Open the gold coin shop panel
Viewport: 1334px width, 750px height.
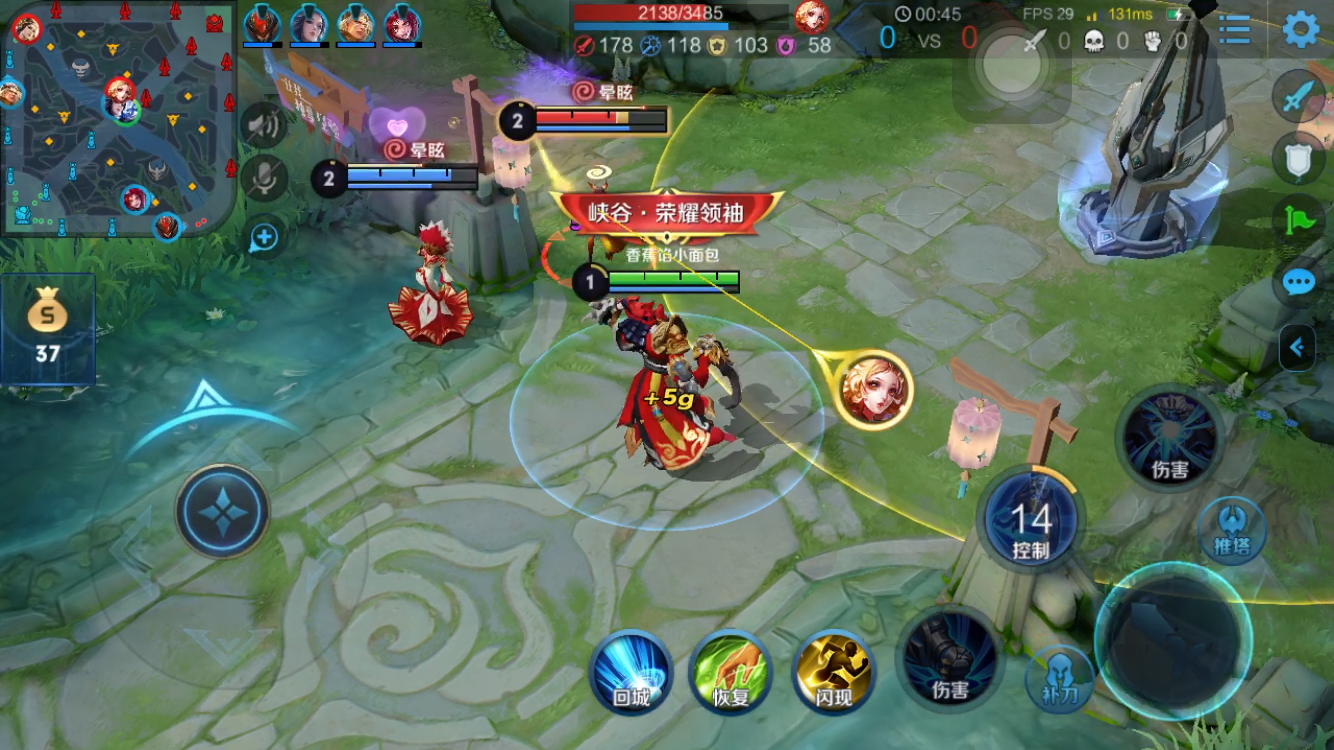pos(47,329)
